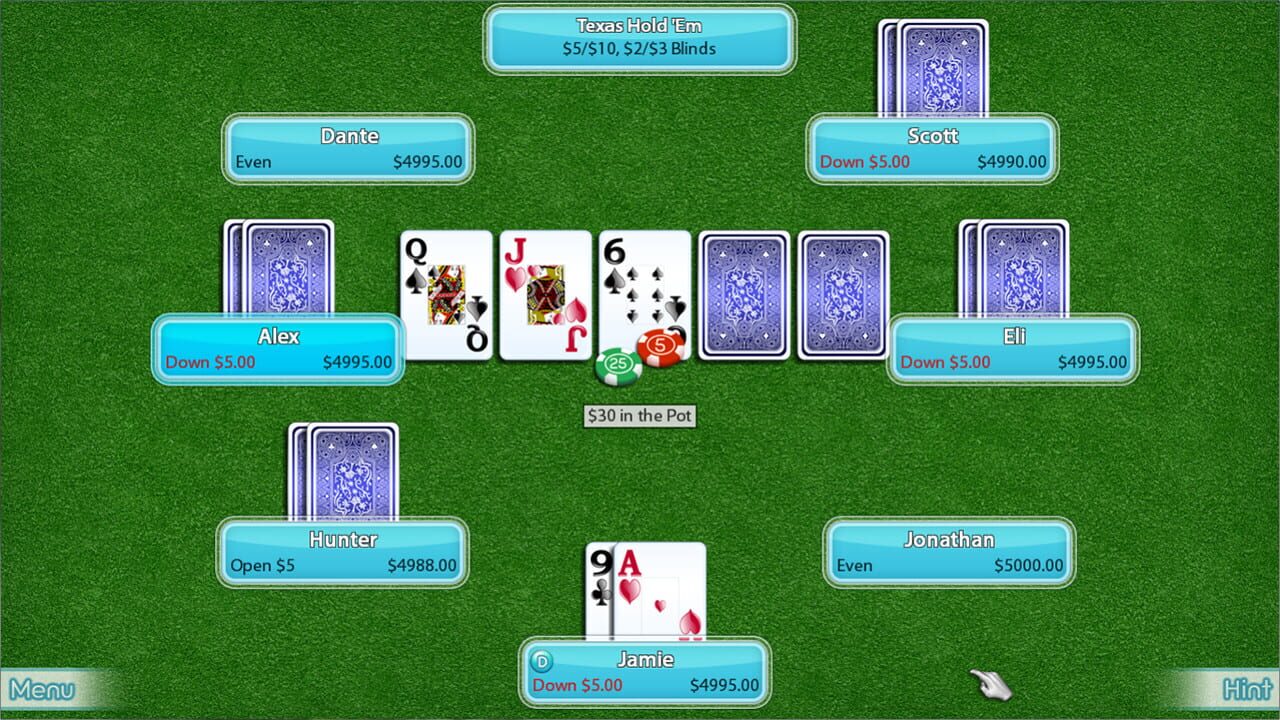Click the second face-down community card
Screen dimensions: 1280x720
tap(843, 295)
